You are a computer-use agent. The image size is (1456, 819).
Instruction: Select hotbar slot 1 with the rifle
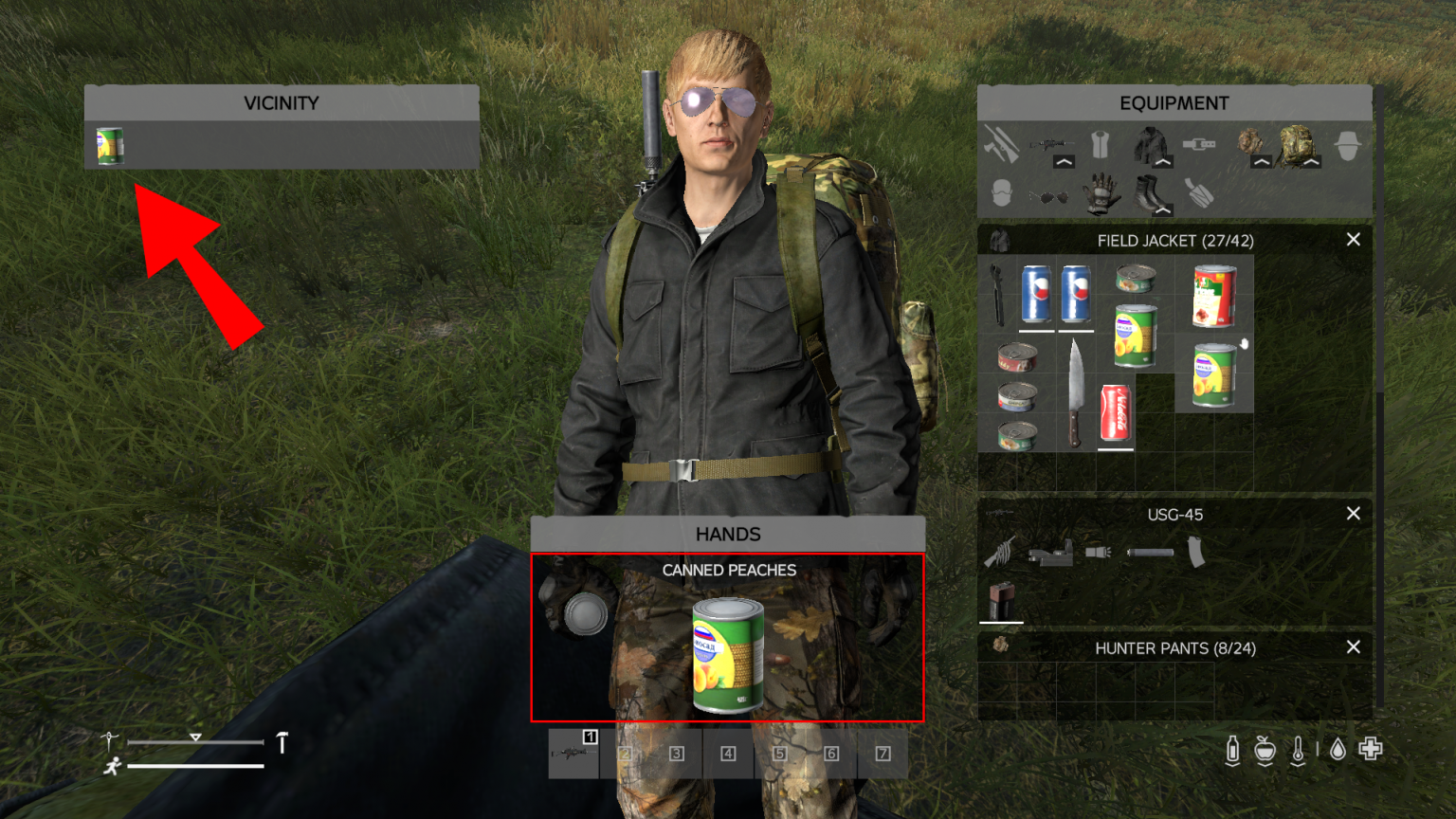(x=573, y=754)
